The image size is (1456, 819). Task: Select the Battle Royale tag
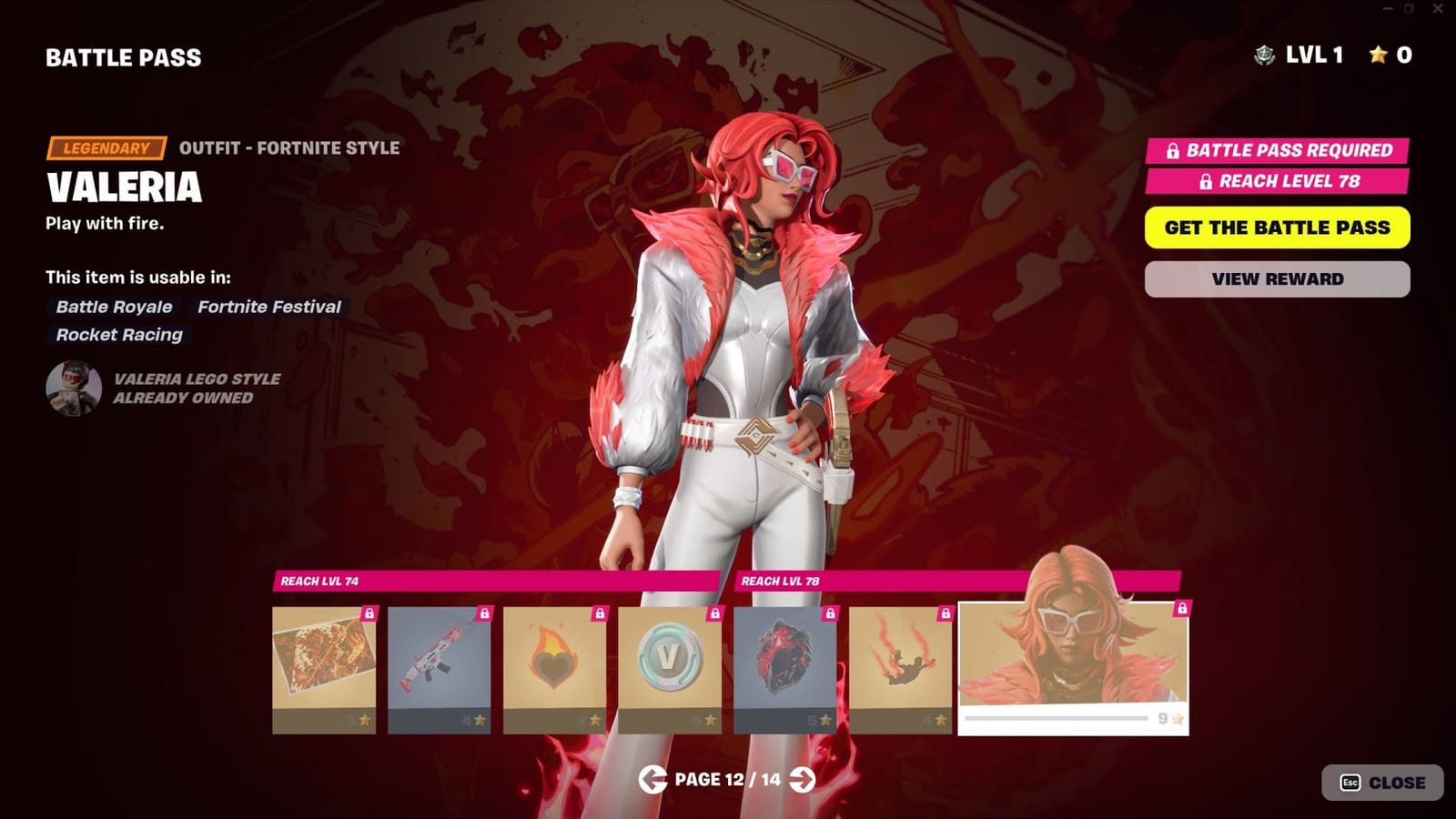point(113,307)
